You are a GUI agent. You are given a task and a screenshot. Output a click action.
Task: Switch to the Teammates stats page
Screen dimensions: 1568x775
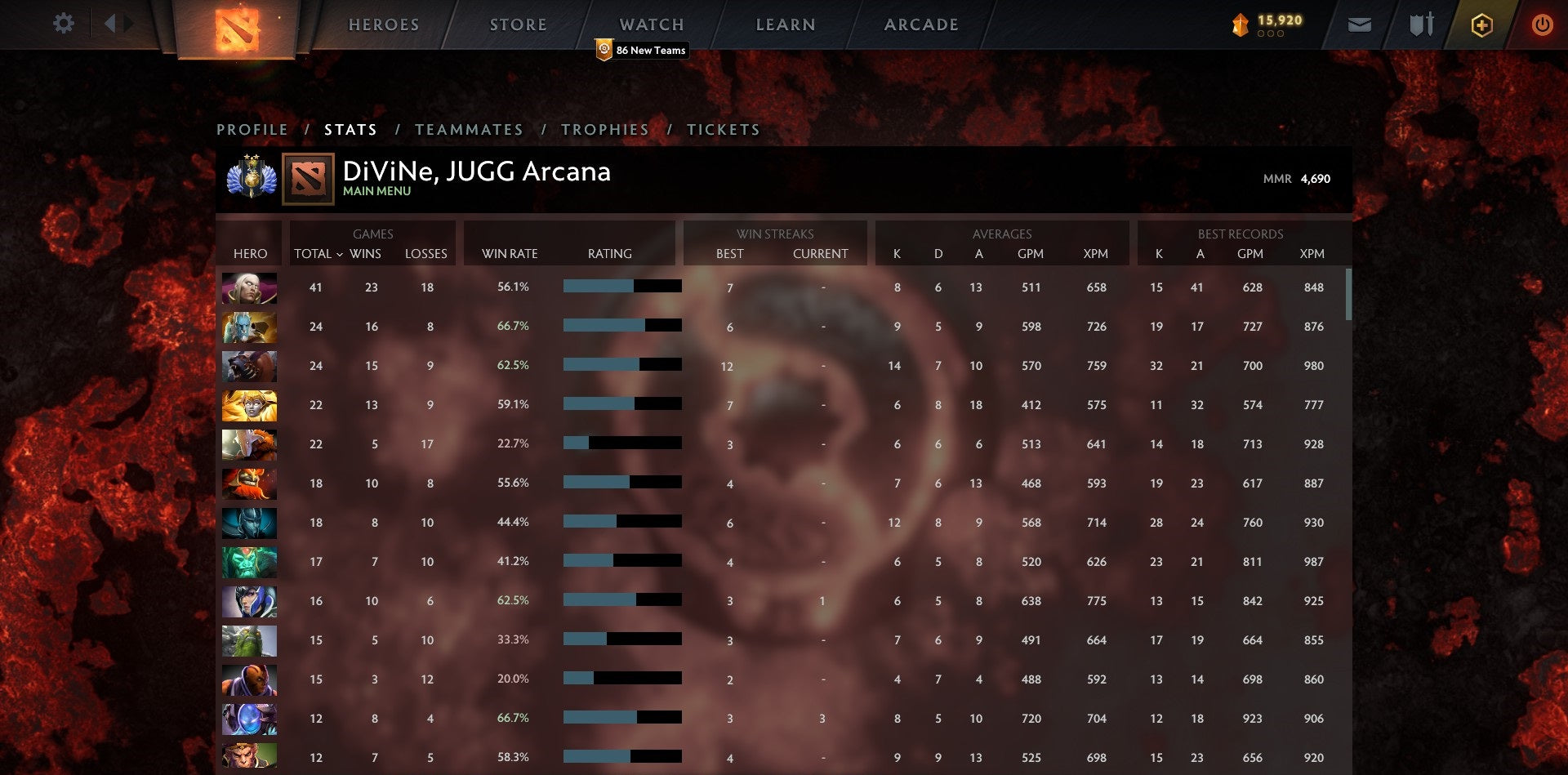[x=470, y=129]
